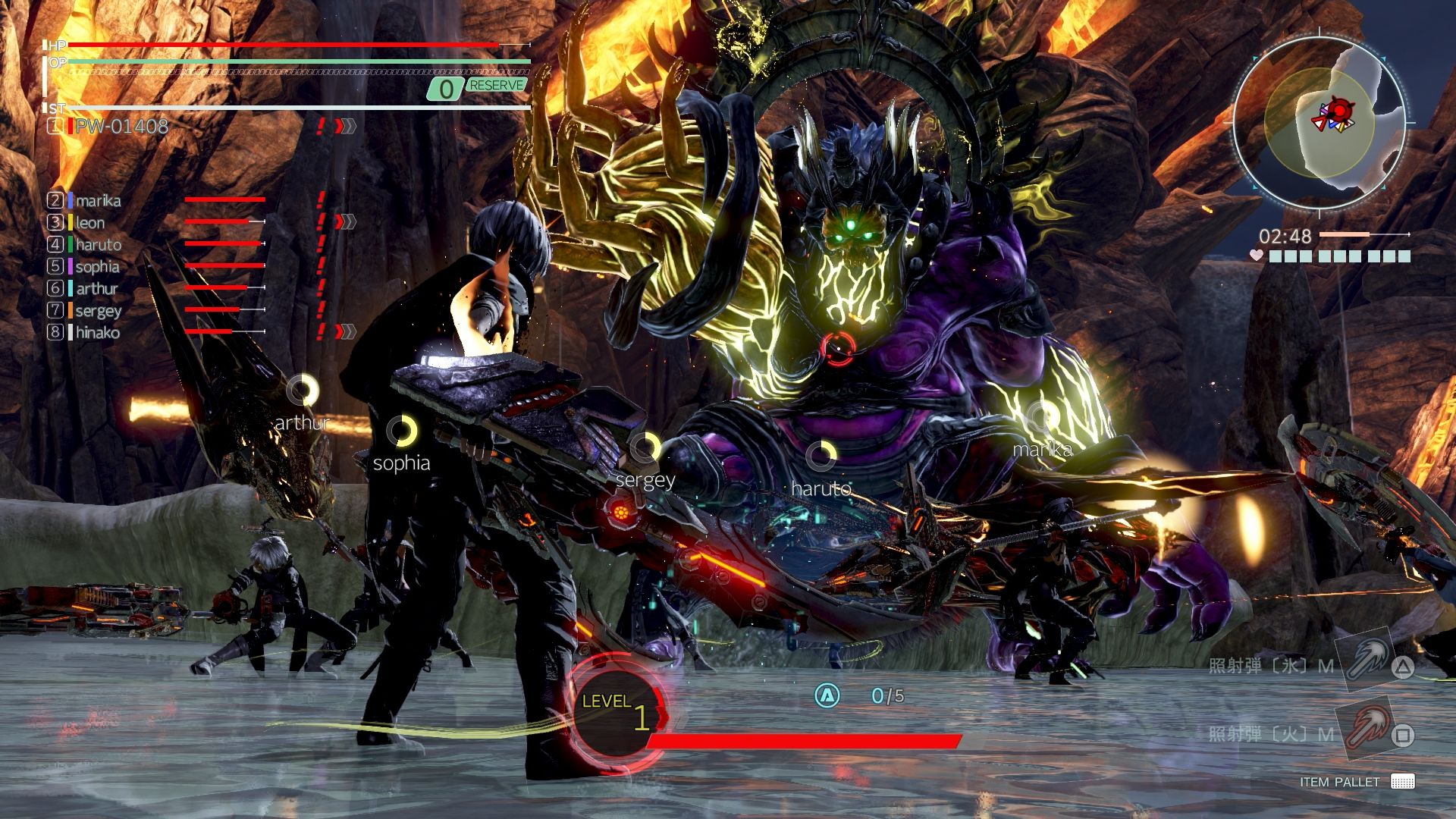The image size is (1456, 819).
Task: Choose haruto from the party roster
Action: [98, 245]
